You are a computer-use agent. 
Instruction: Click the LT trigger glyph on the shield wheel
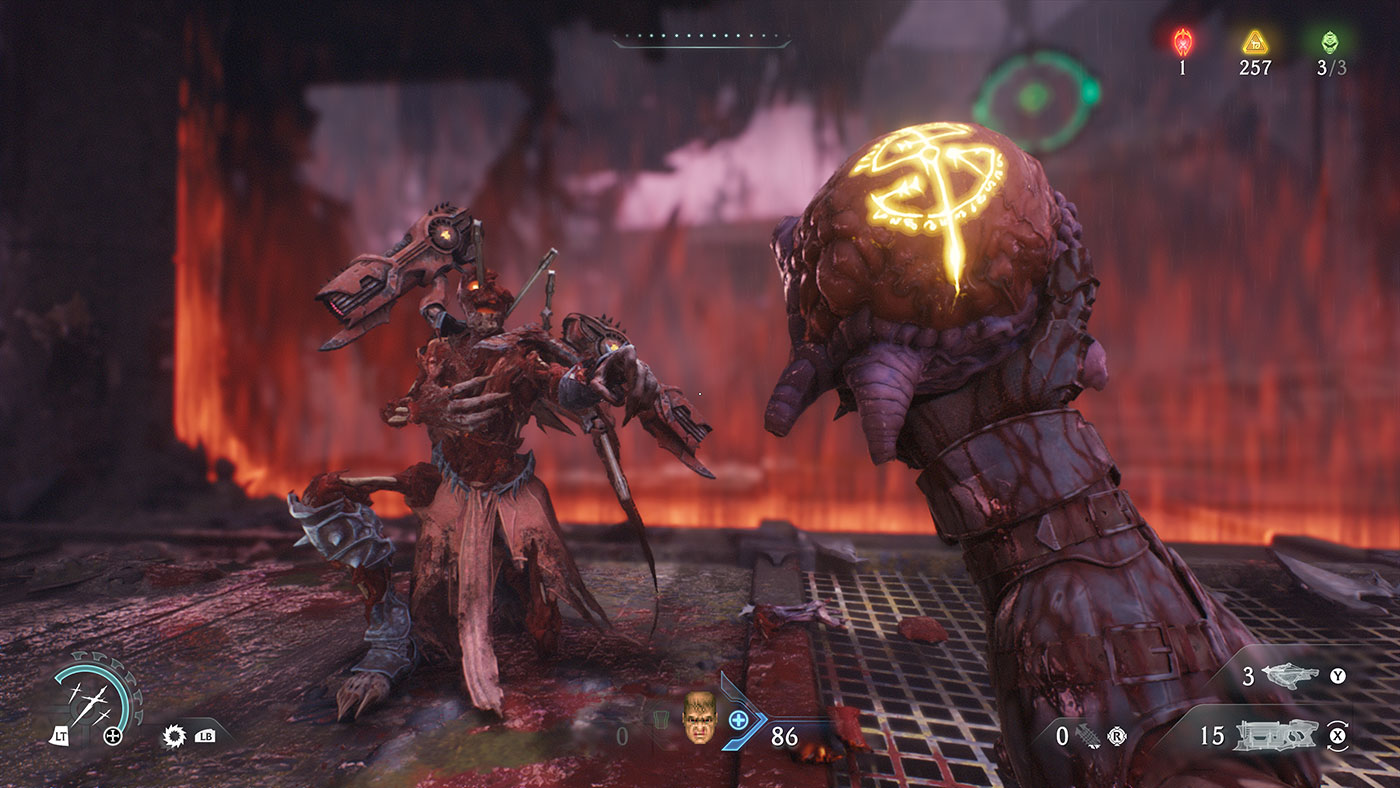[61, 736]
